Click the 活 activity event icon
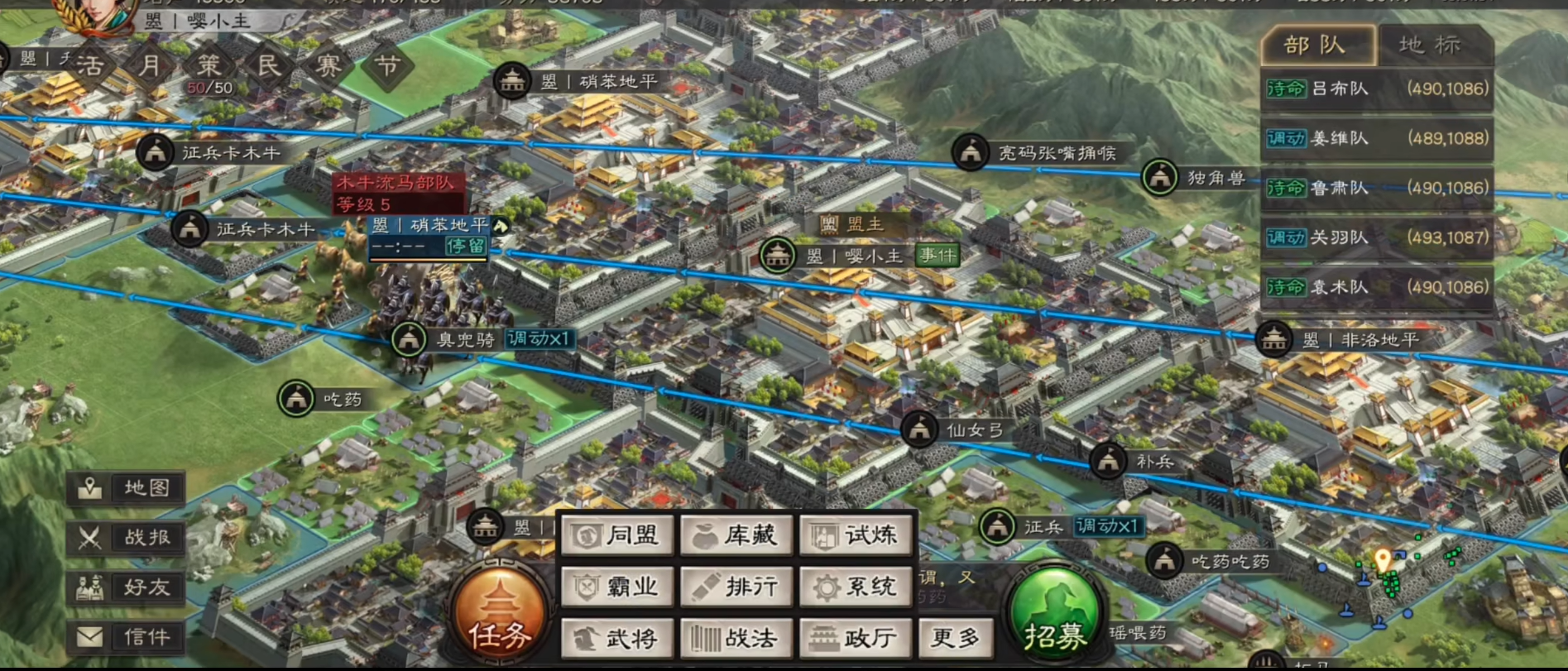 click(91, 65)
